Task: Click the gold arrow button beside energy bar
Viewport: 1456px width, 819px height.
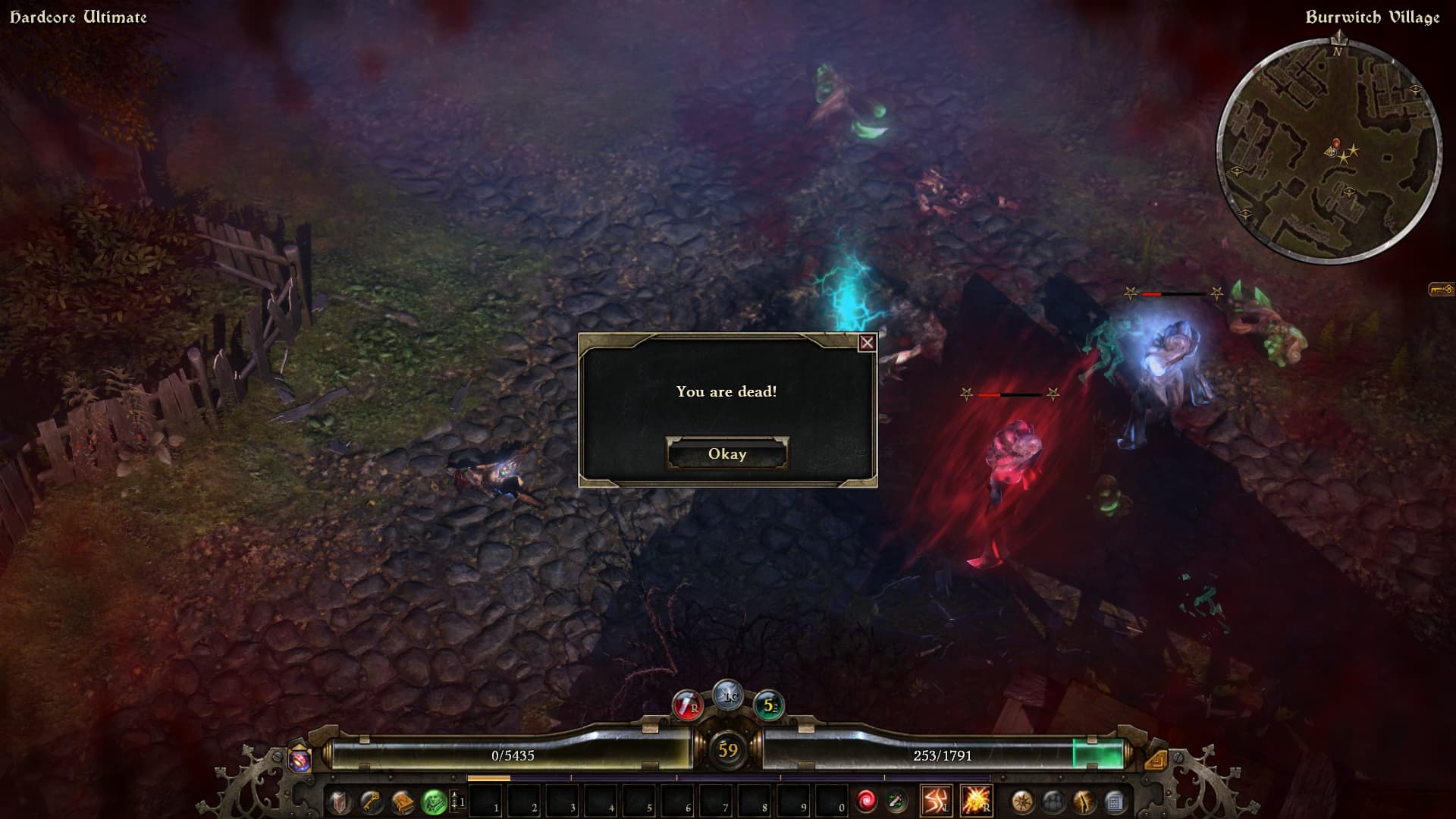Action: pyautogui.click(x=1156, y=759)
